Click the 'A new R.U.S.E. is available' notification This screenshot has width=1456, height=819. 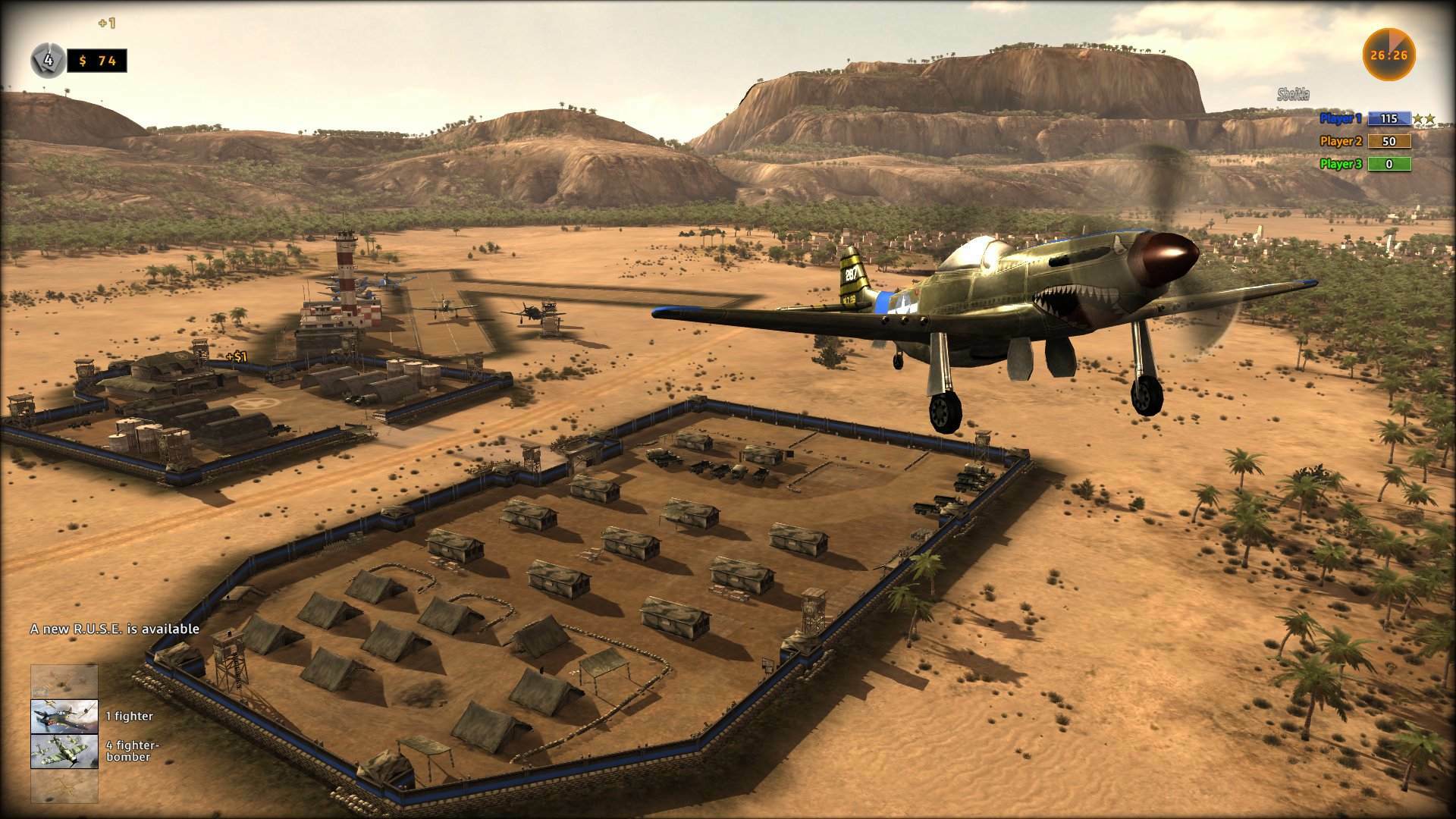[114, 629]
